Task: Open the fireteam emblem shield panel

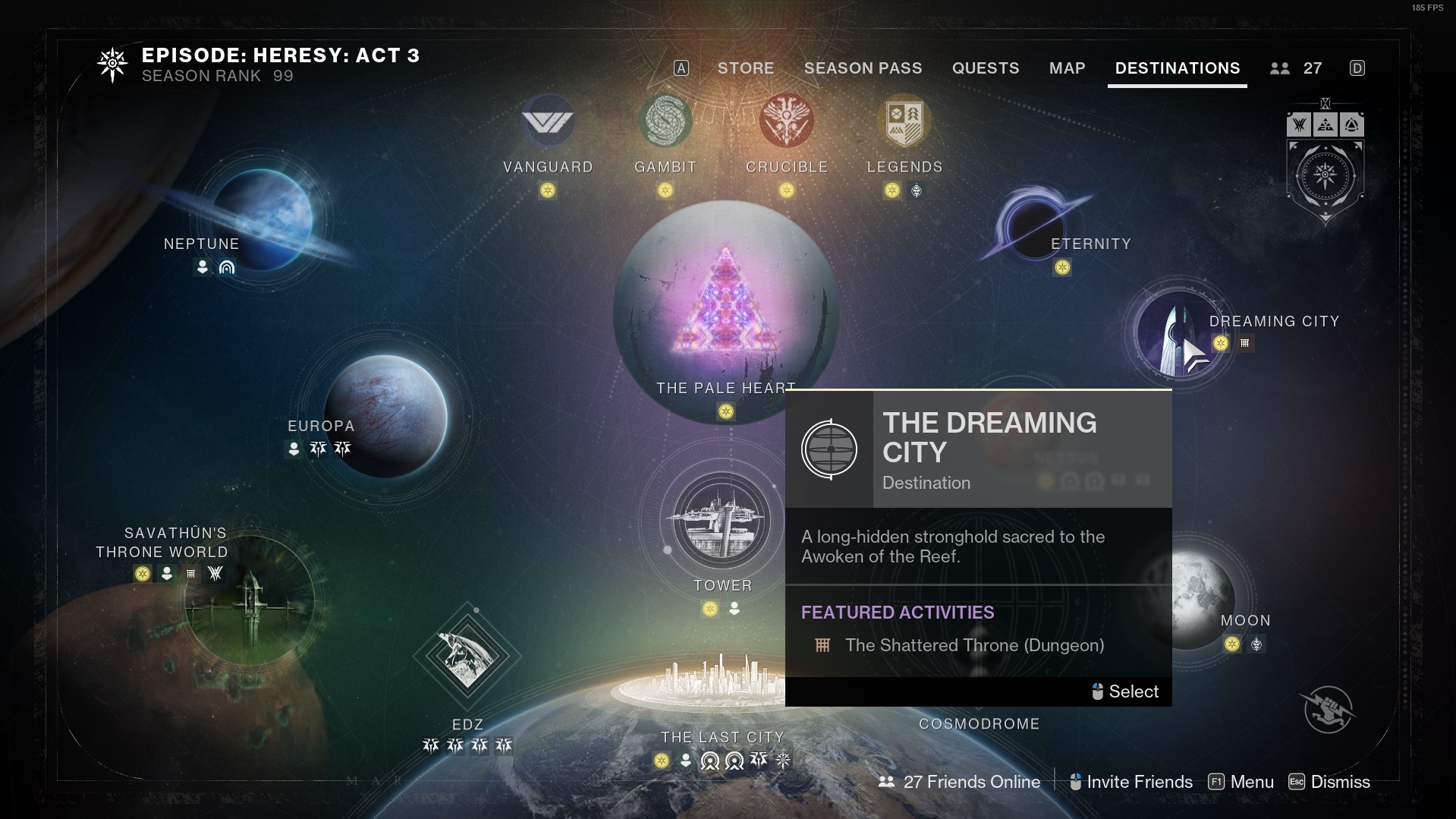Action: coord(1325,175)
